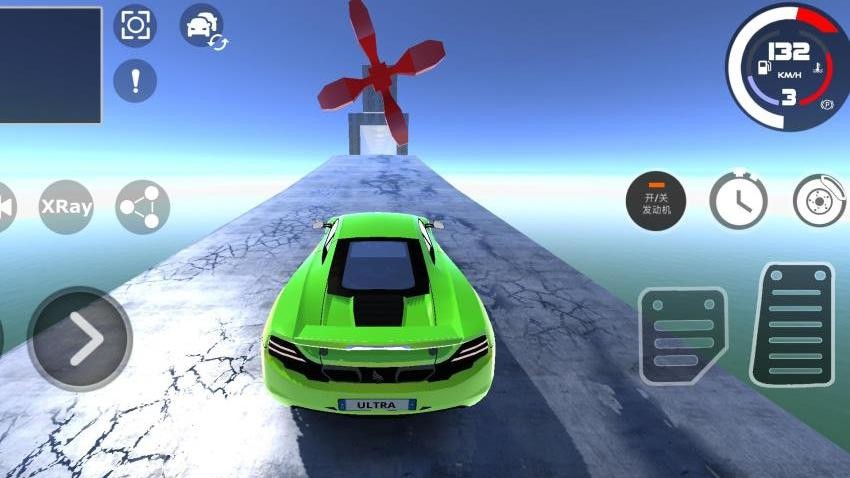Open the exclamation mark alert button
The height and width of the screenshot is (478, 850).
pos(135,80)
